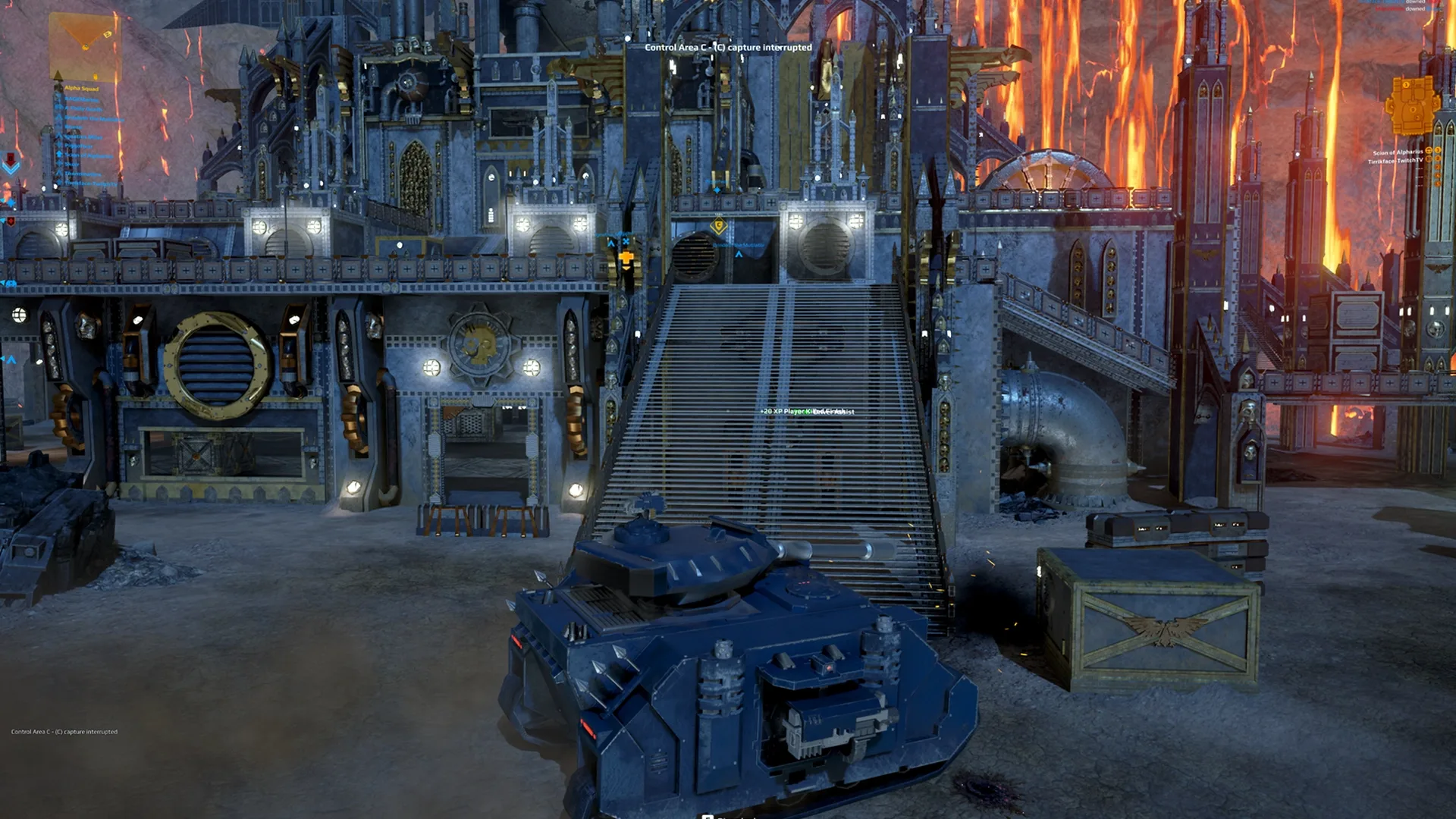Click the orange tank seat diagram
This screenshot has width=1456, height=819.
coord(1412,107)
